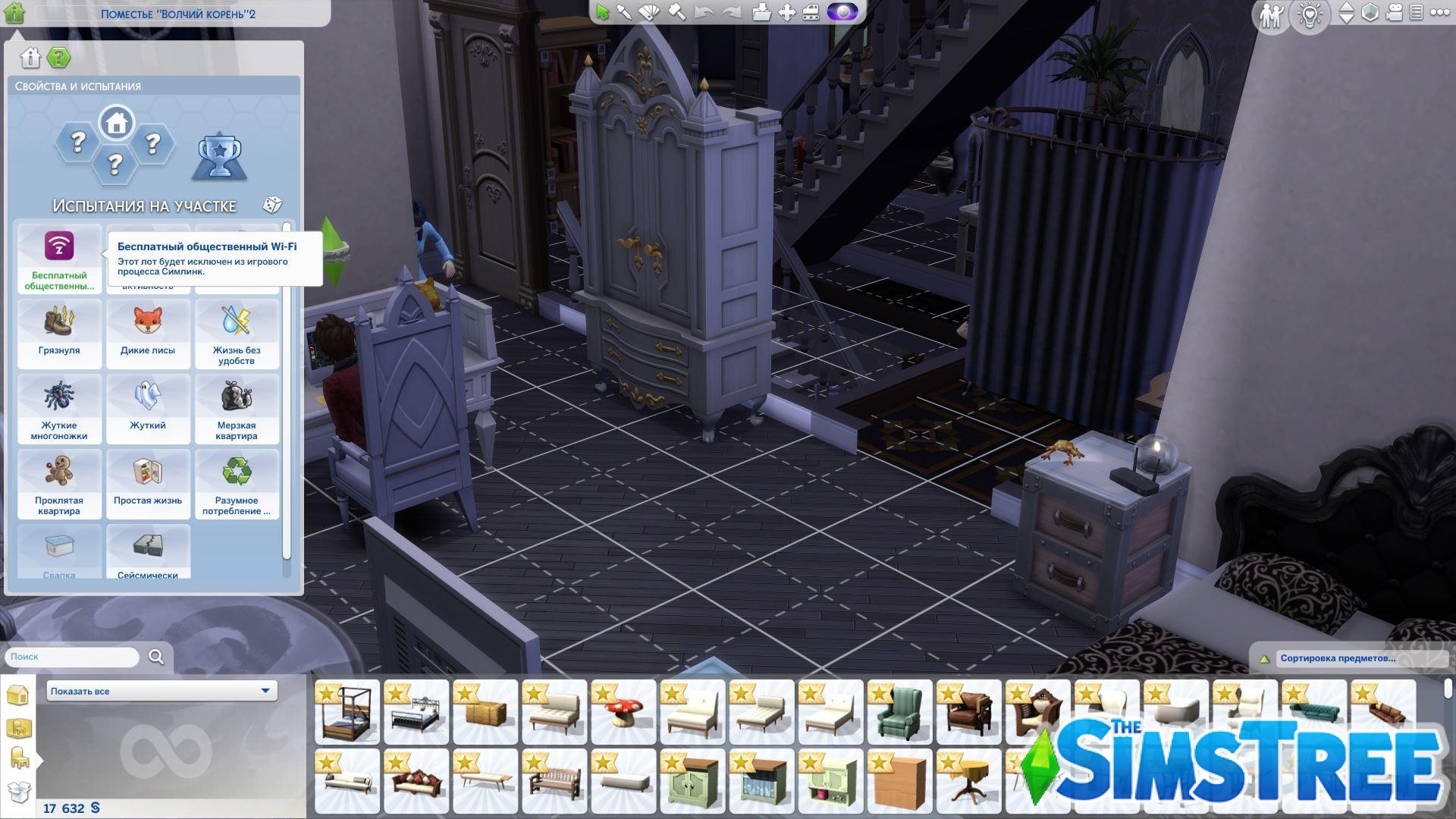Open the 'Показать все' filter dropdown

pos(161,691)
